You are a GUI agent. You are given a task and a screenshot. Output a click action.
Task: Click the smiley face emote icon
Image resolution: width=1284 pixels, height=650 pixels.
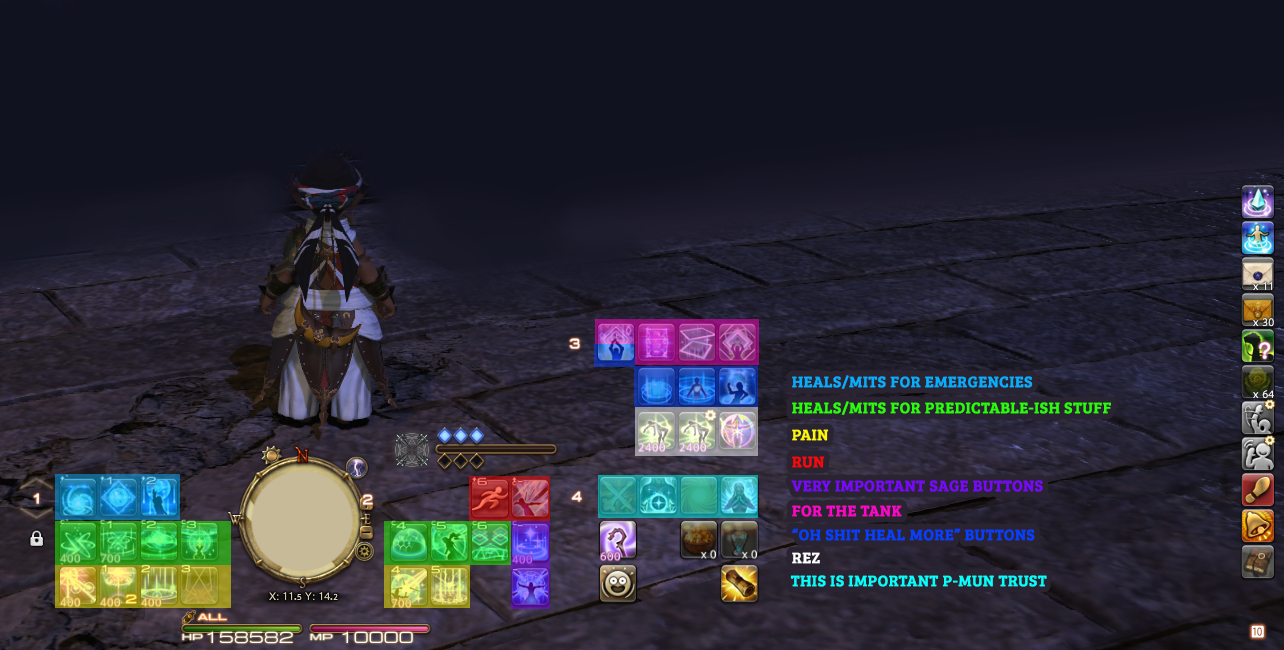point(618,583)
